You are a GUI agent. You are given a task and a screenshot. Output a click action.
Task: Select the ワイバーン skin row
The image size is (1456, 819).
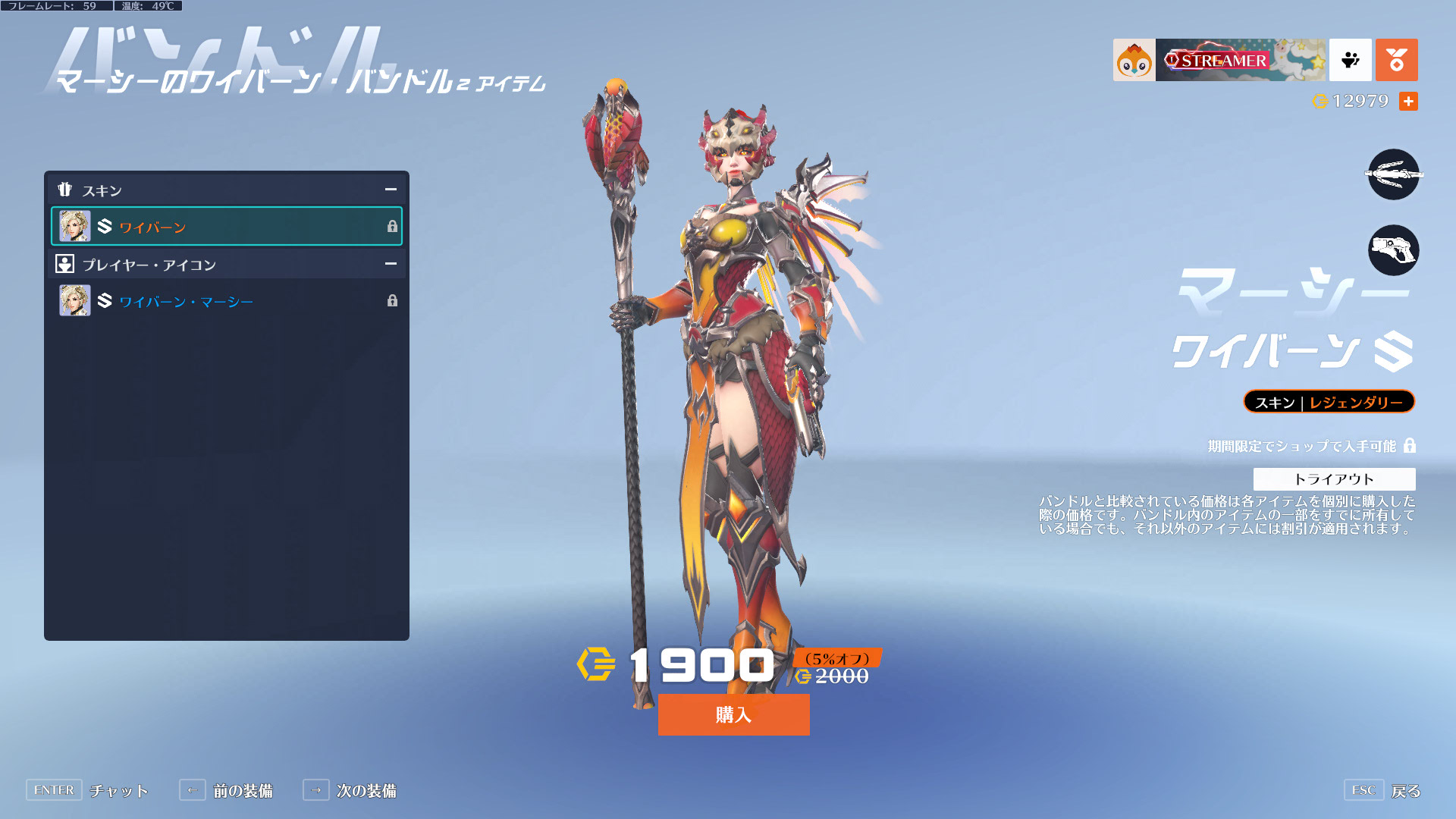pos(226,226)
